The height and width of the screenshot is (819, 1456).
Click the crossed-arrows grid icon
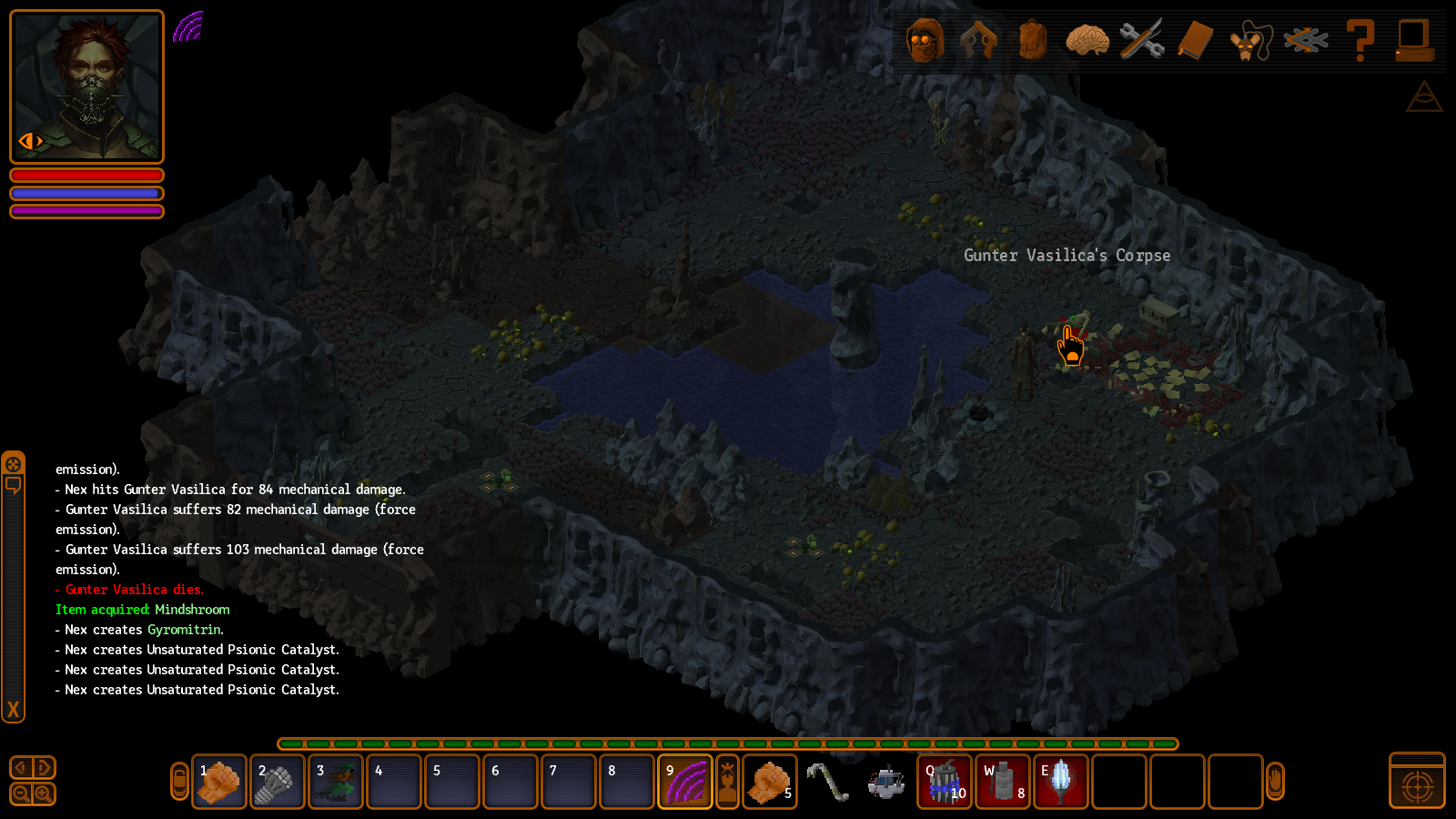(1306, 41)
